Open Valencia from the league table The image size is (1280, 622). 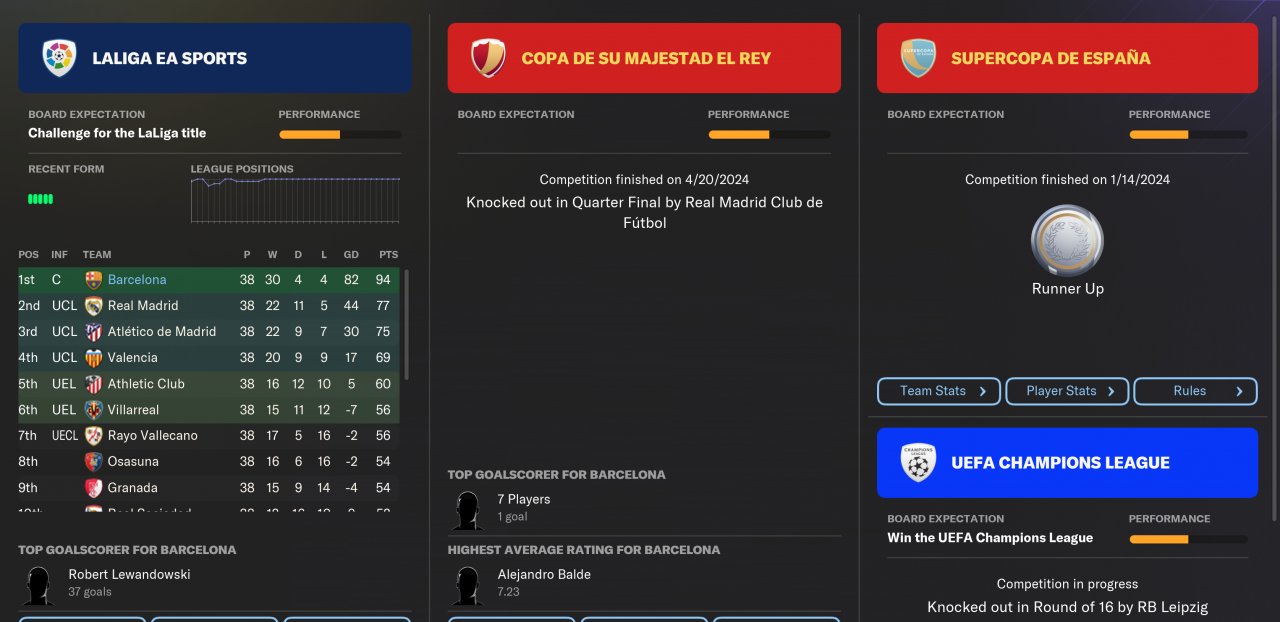tap(133, 358)
